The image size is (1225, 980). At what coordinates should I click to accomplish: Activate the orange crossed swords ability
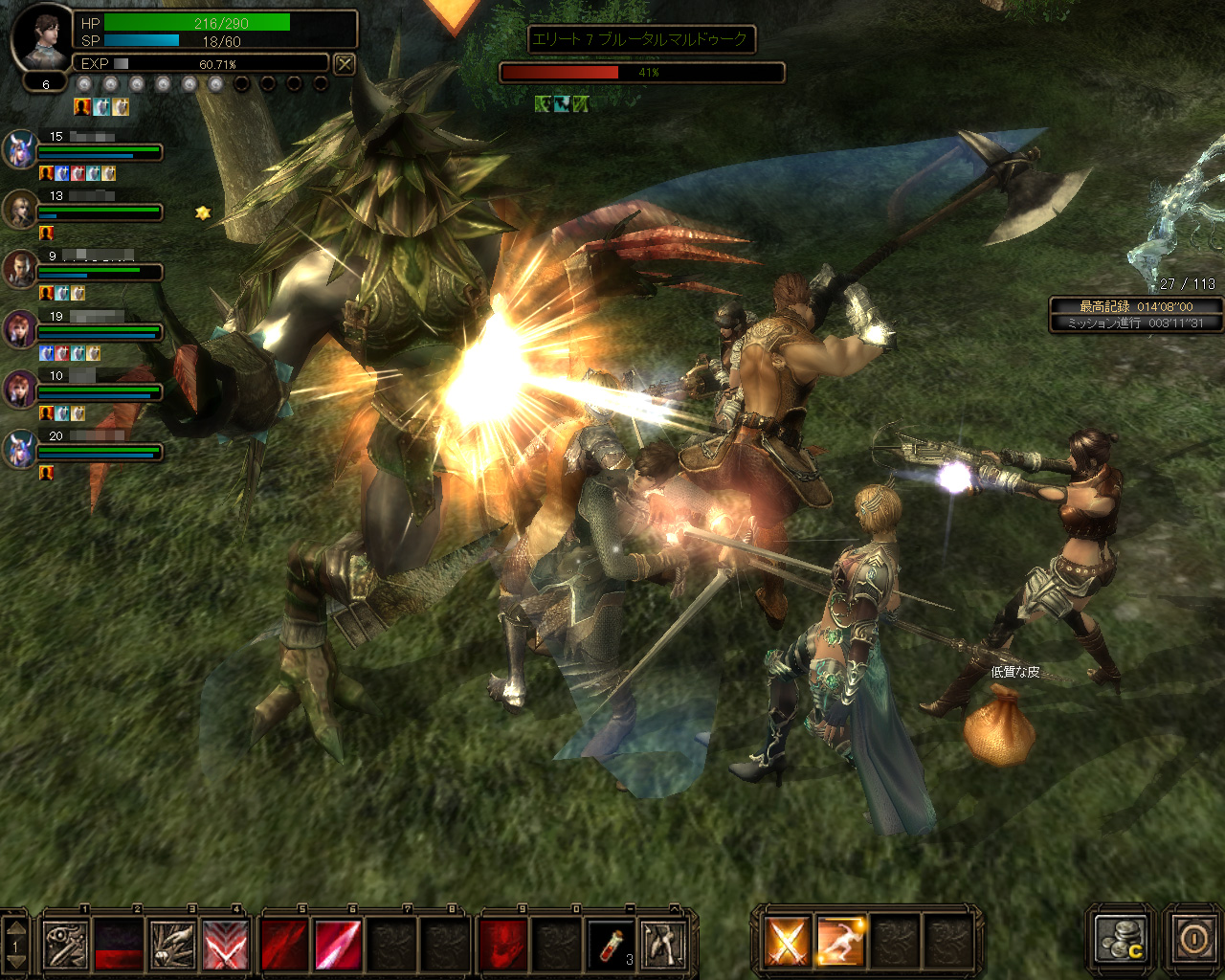(x=787, y=942)
